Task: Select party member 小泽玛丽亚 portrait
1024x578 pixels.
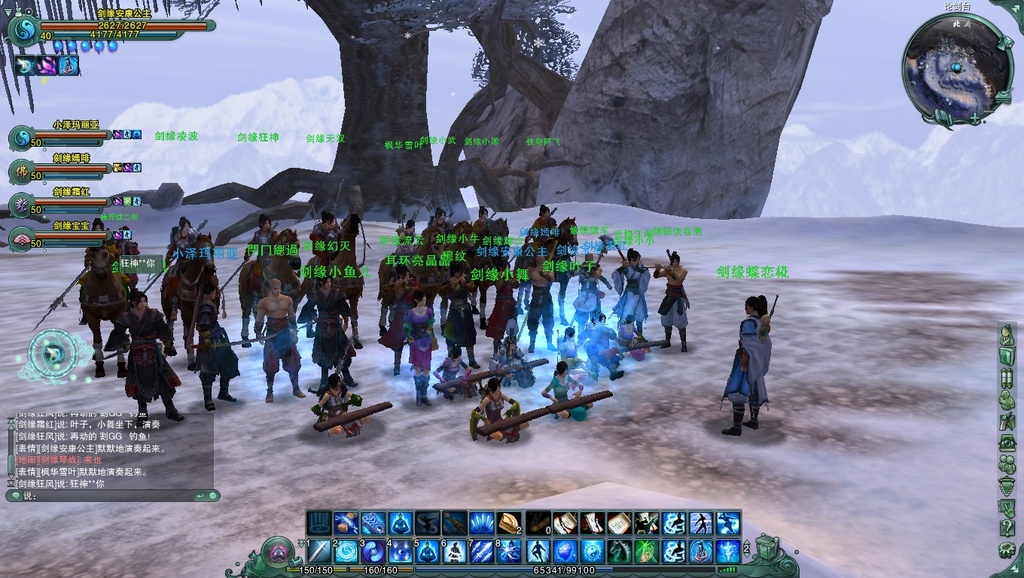Action: (x=21, y=138)
